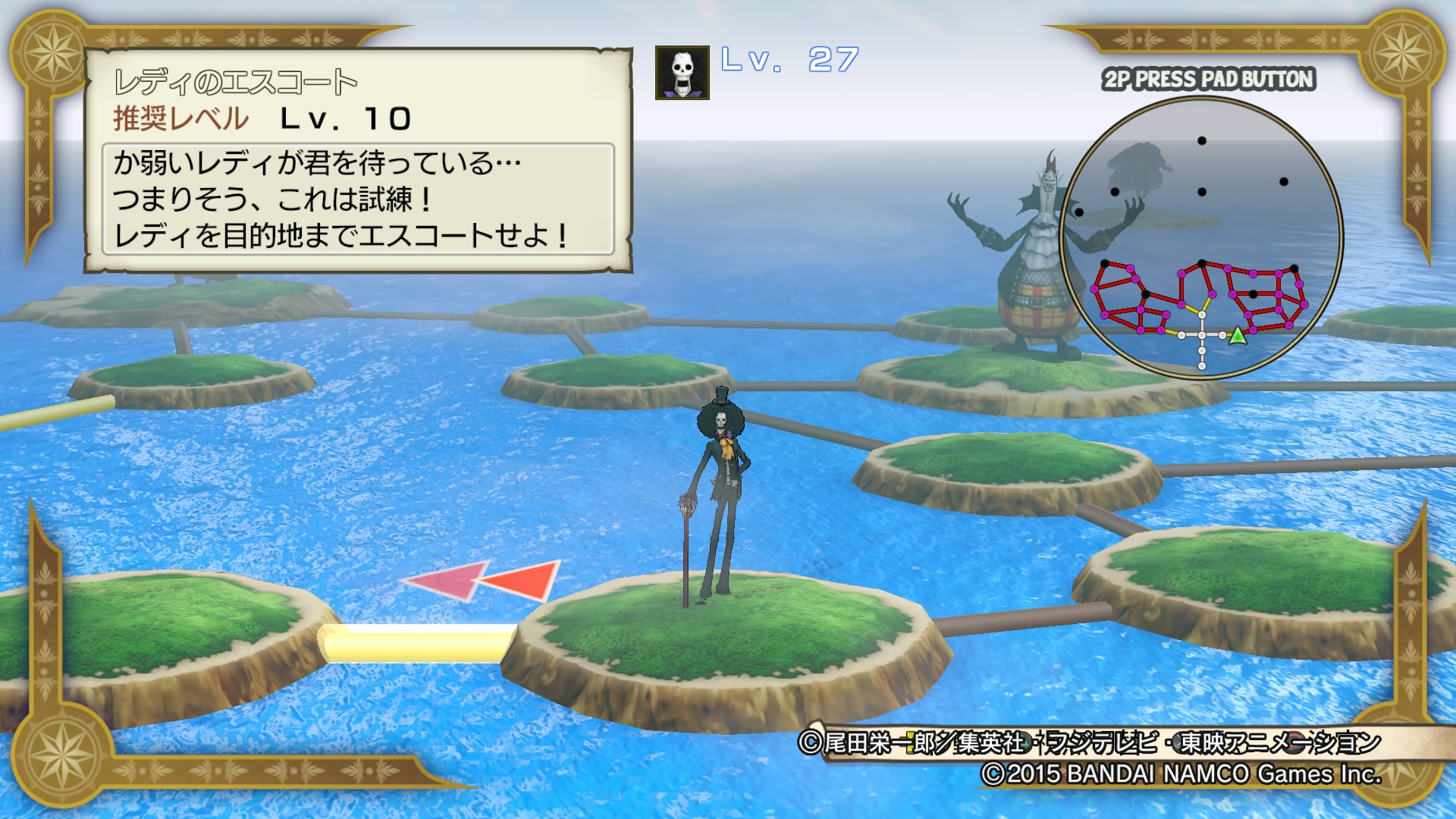Image resolution: width=1456 pixels, height=819 pixels.
Task: Collapse the 推奨レベル Lv. 10 info line
Action: 258,117
